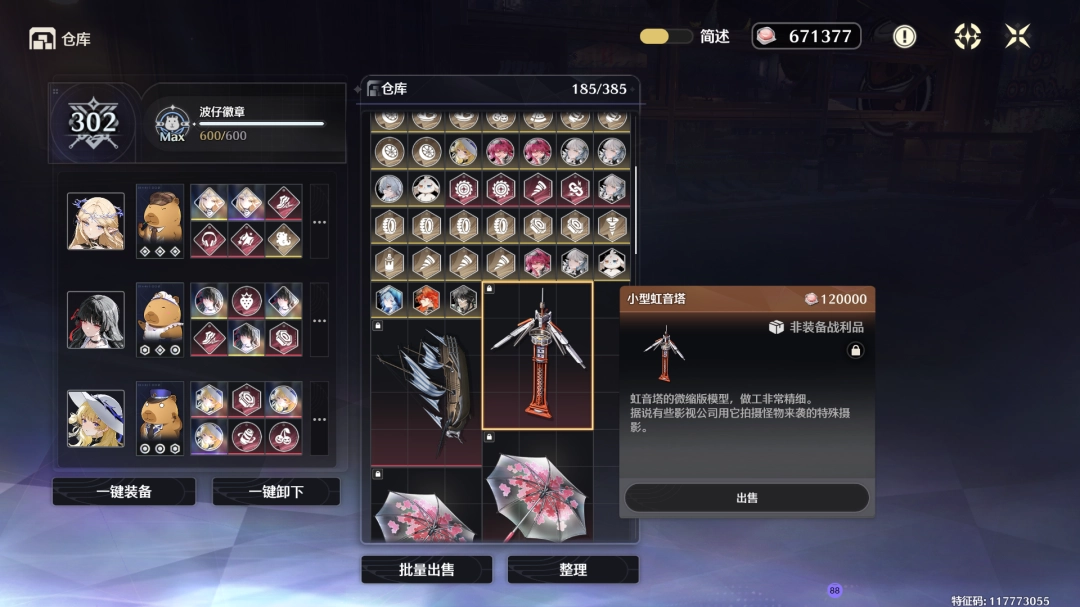Select the capybara with detective hat
The width and height of the screenshot is (1080, 607).
pyautogui.click(x=160, y=221)
